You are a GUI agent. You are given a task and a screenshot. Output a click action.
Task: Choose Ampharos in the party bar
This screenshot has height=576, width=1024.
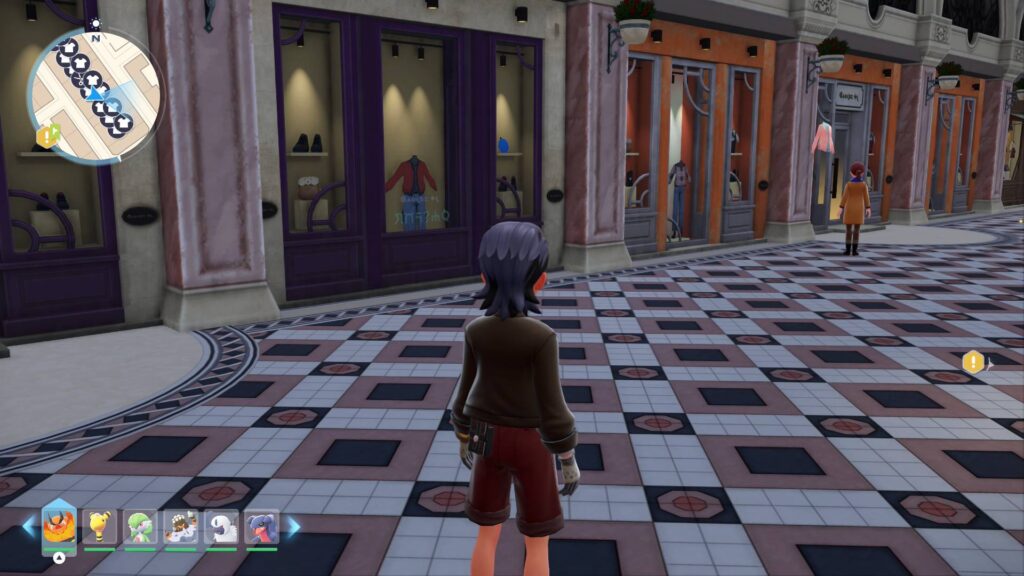pos(99,527)
